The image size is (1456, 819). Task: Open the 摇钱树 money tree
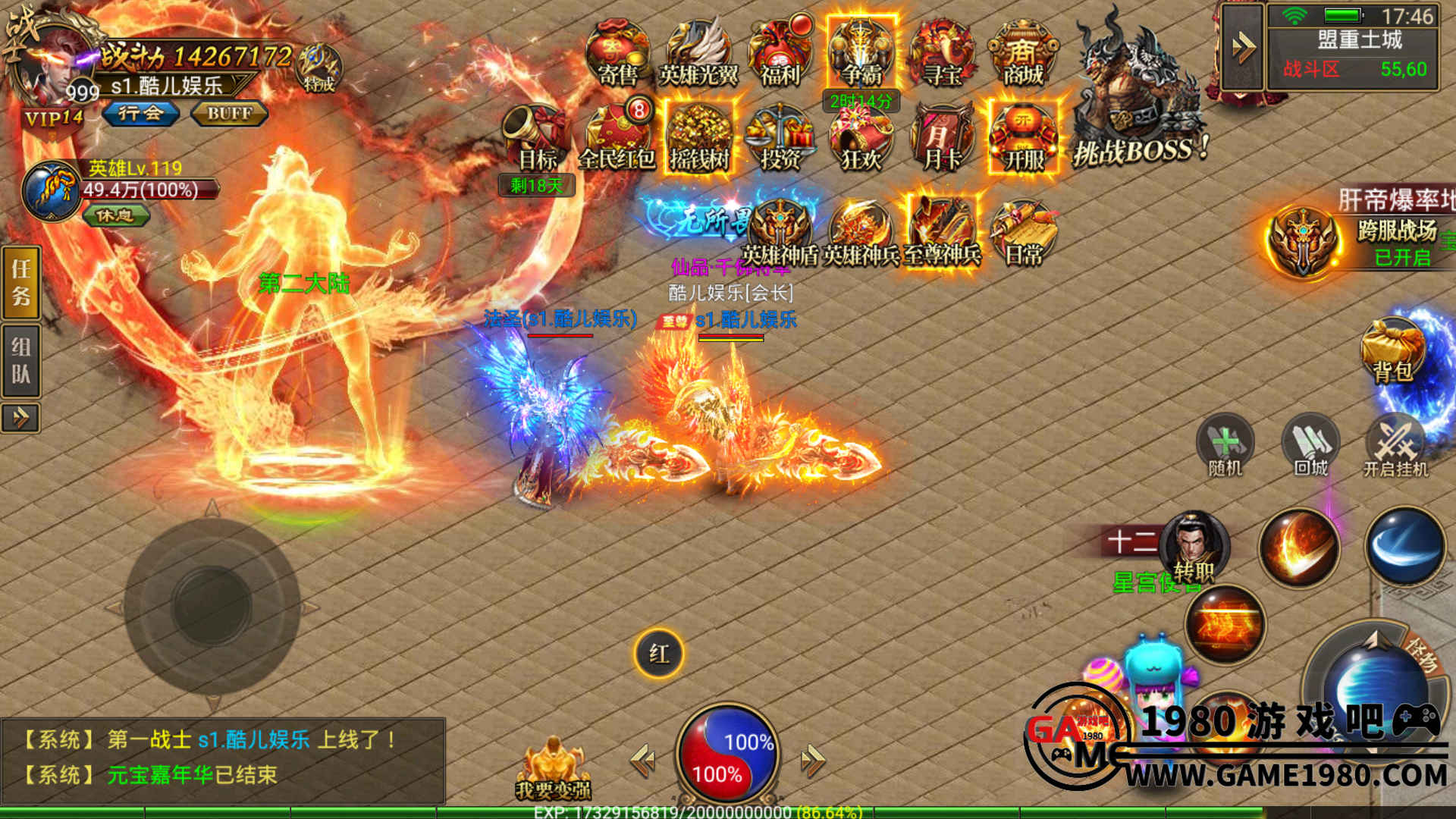[698, 138]
